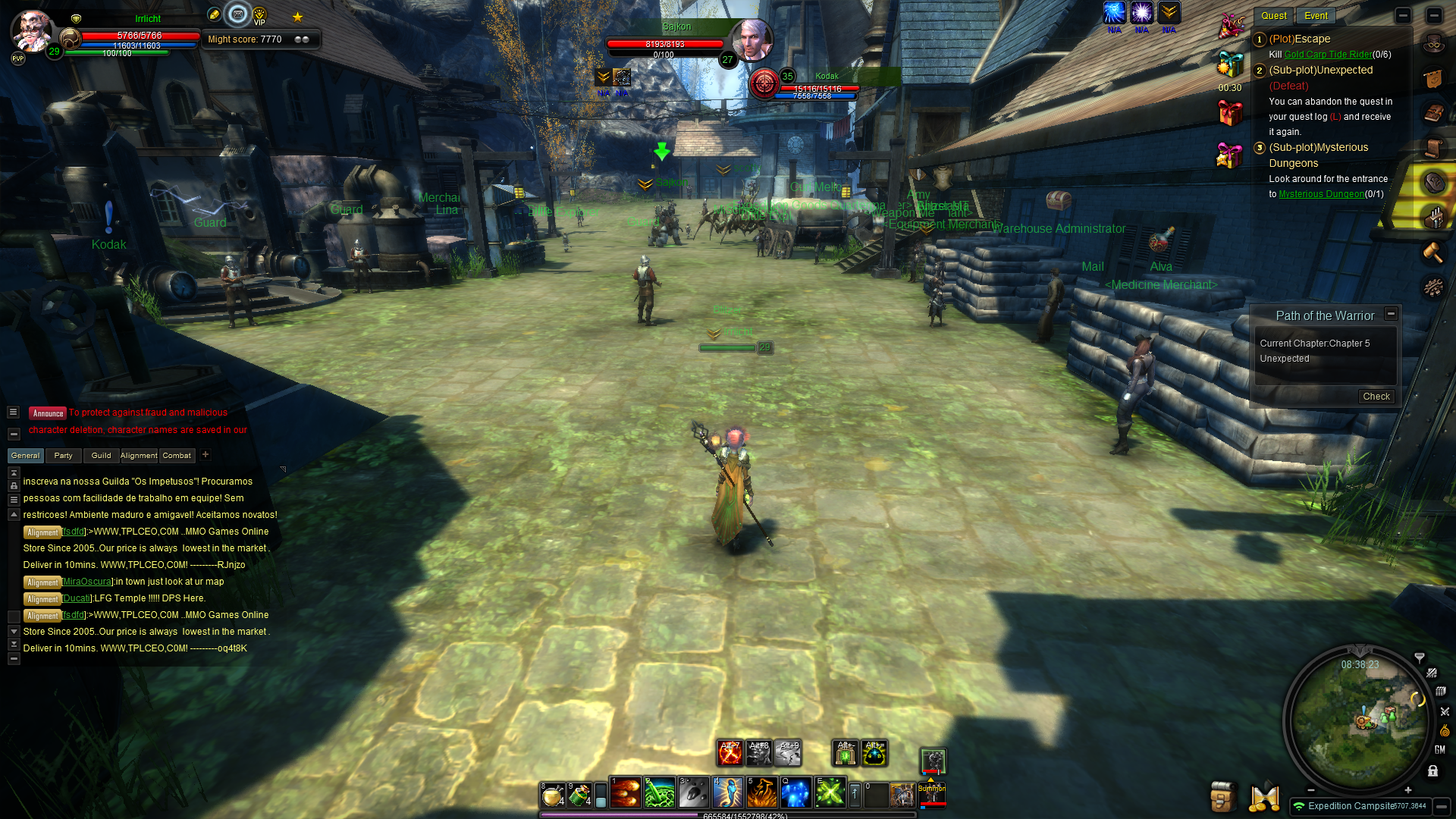The width and height of the screenshot is (1456, 819).
Task: Click the hammer icon in the side menu
Action: tap(1432, 252)
